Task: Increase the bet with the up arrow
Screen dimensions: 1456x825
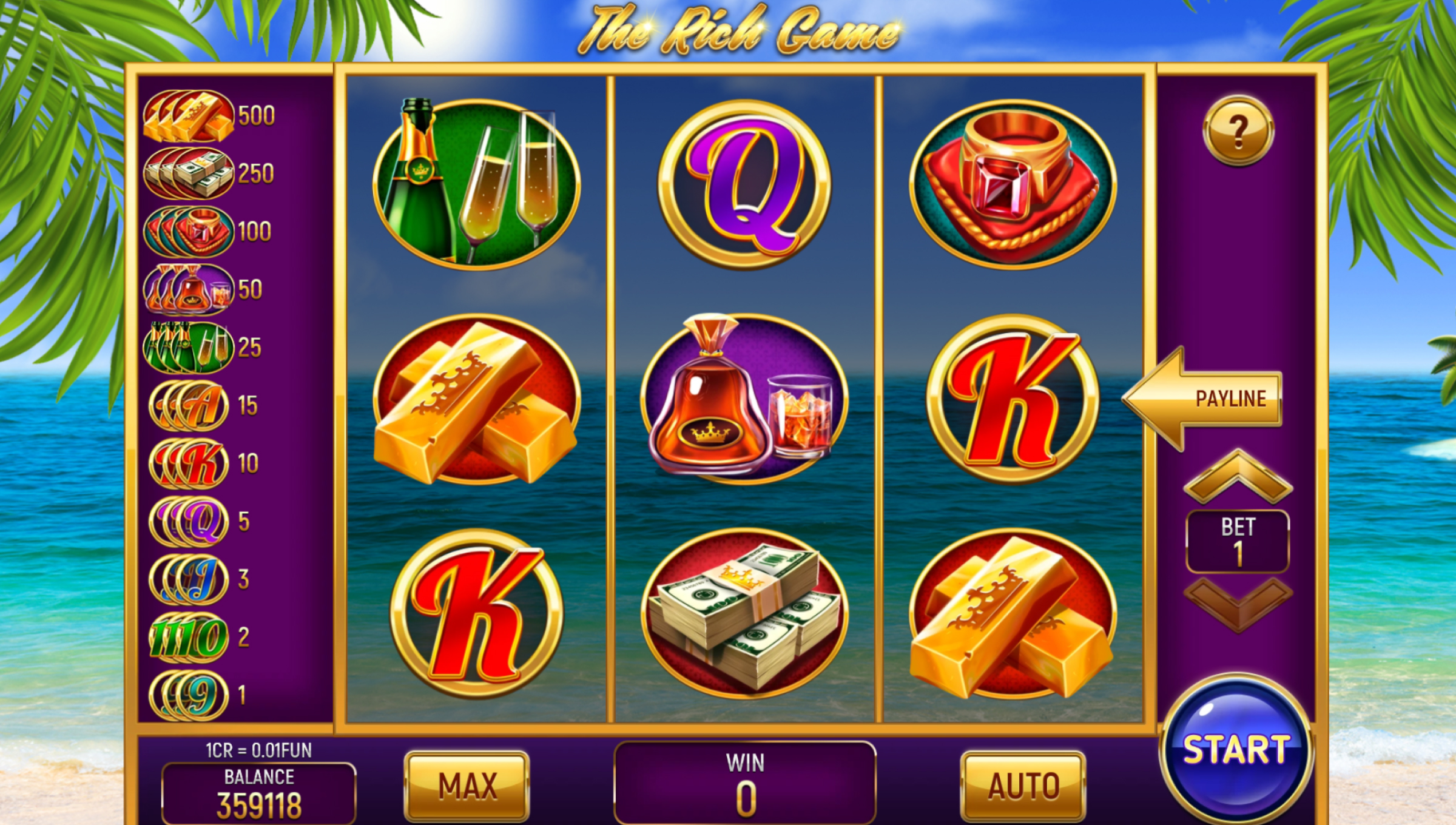Action: point(1238,478)
